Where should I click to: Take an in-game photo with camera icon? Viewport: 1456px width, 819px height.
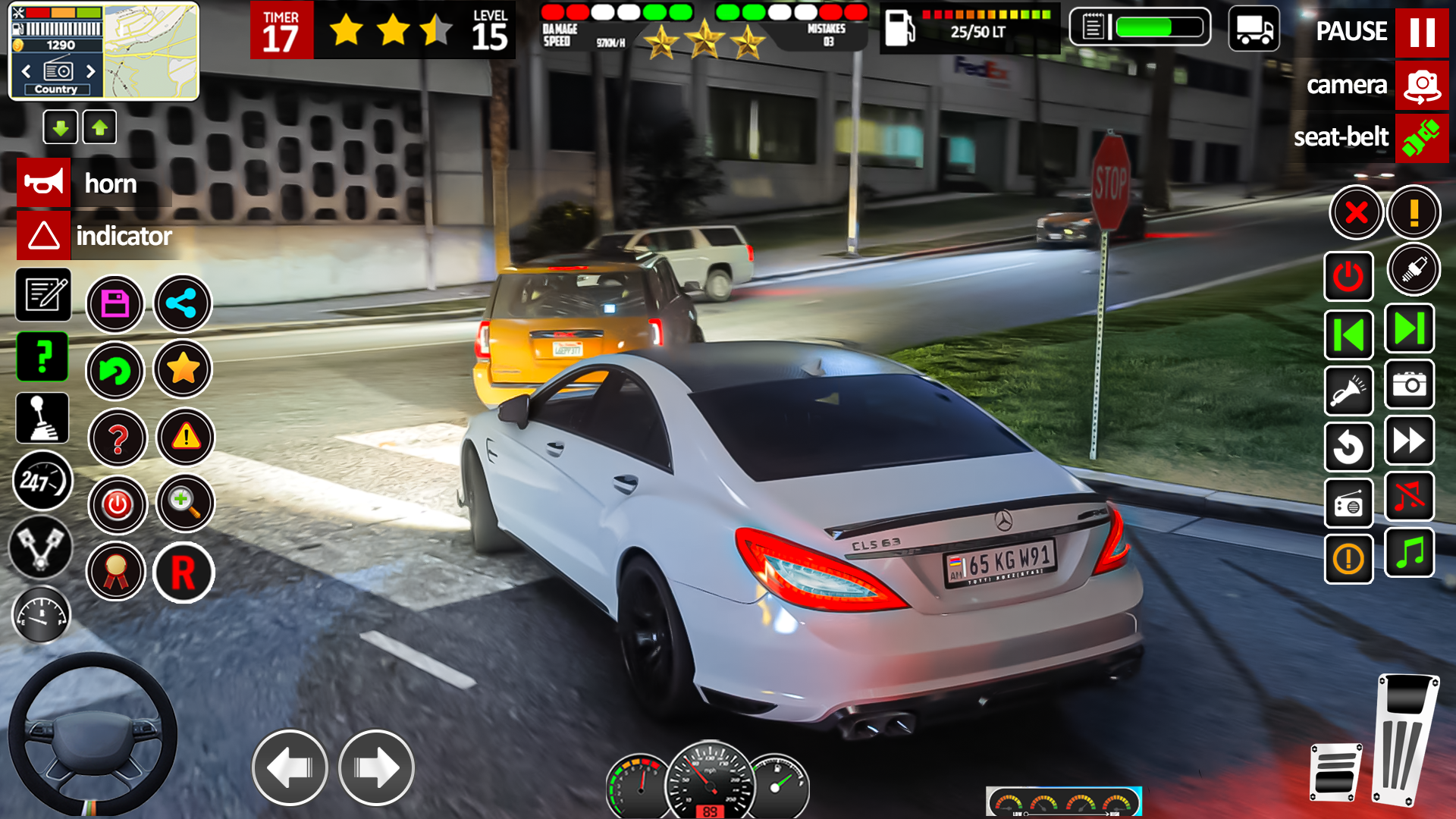point(1410,386)
